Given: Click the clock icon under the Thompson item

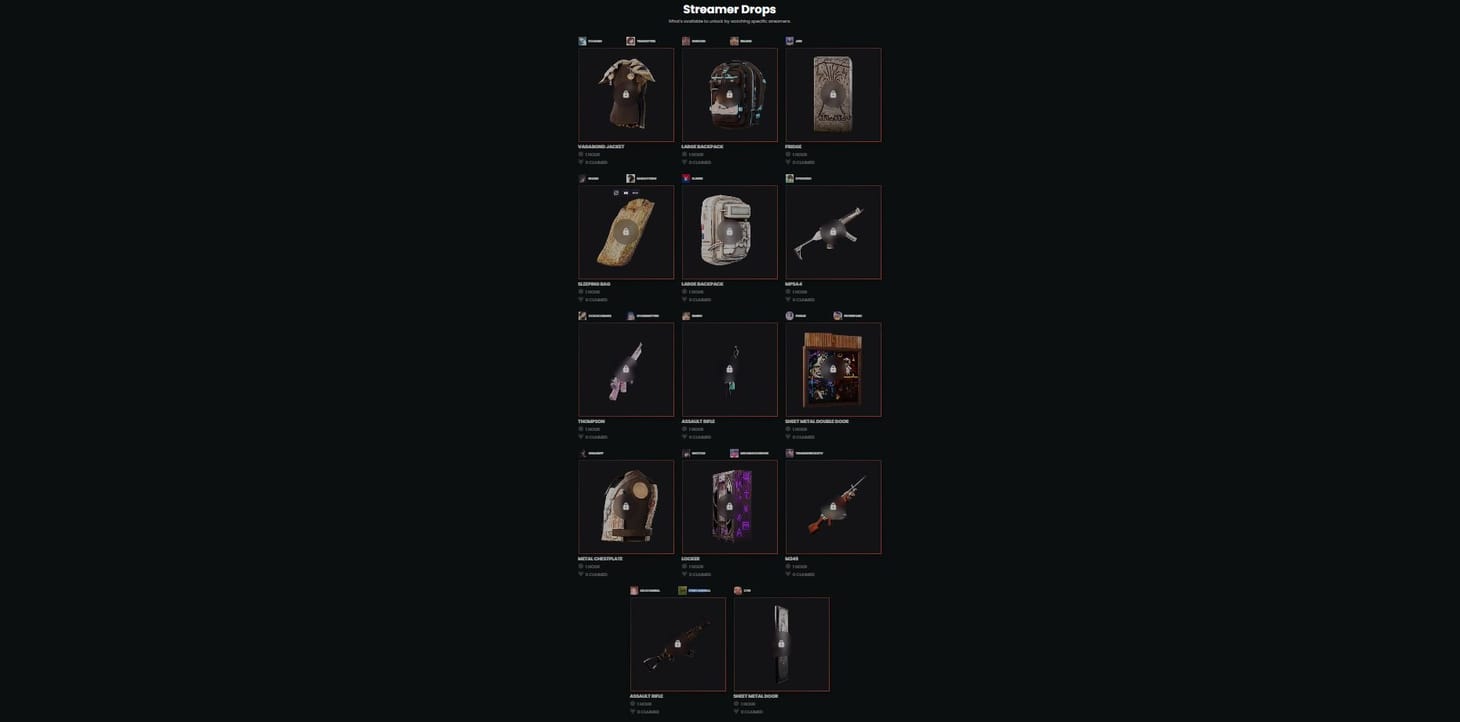Looking at the screenshot, I should [581, 428].
